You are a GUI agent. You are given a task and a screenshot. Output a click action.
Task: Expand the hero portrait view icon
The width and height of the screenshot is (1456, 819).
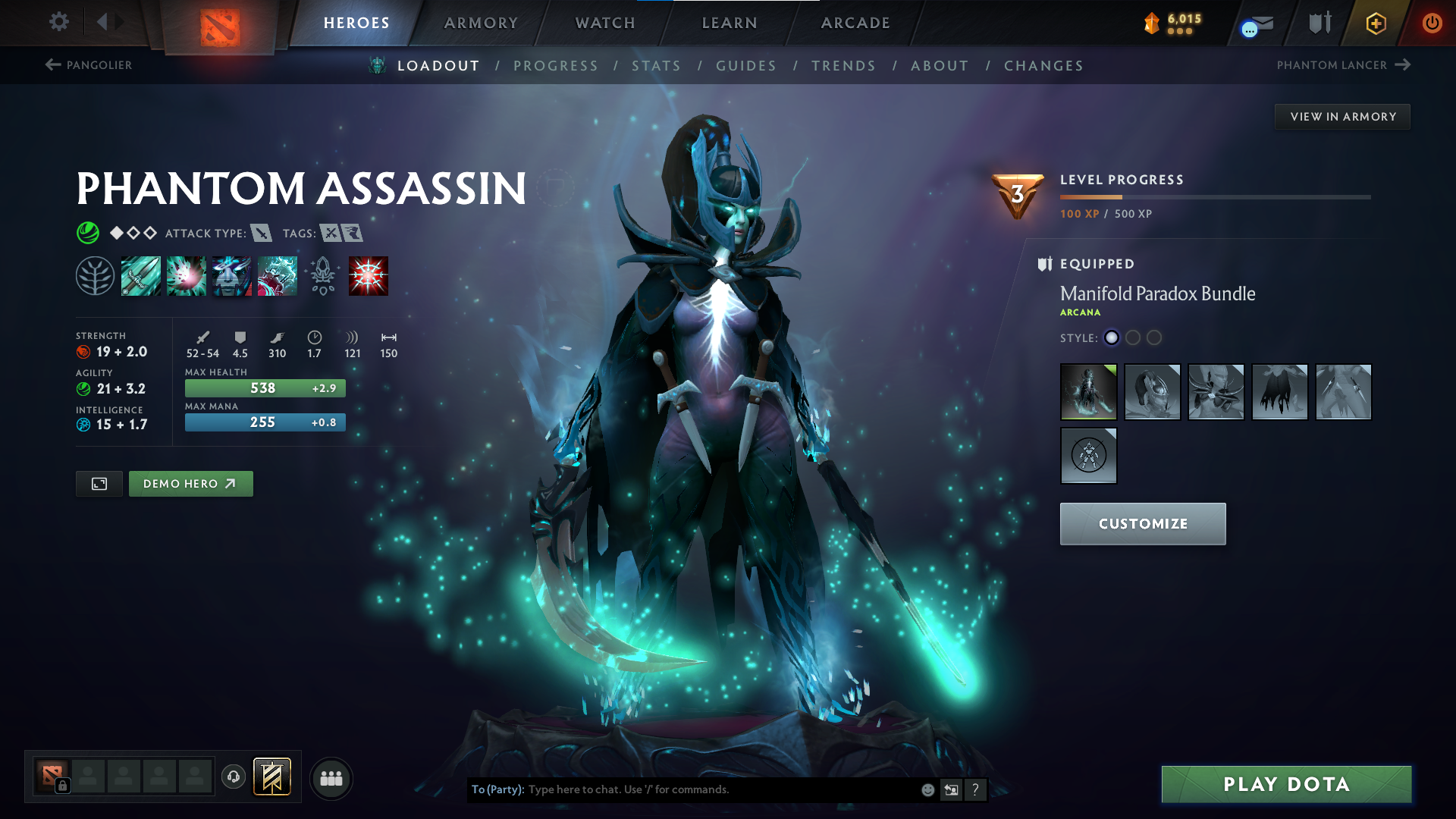pos(99,483)
